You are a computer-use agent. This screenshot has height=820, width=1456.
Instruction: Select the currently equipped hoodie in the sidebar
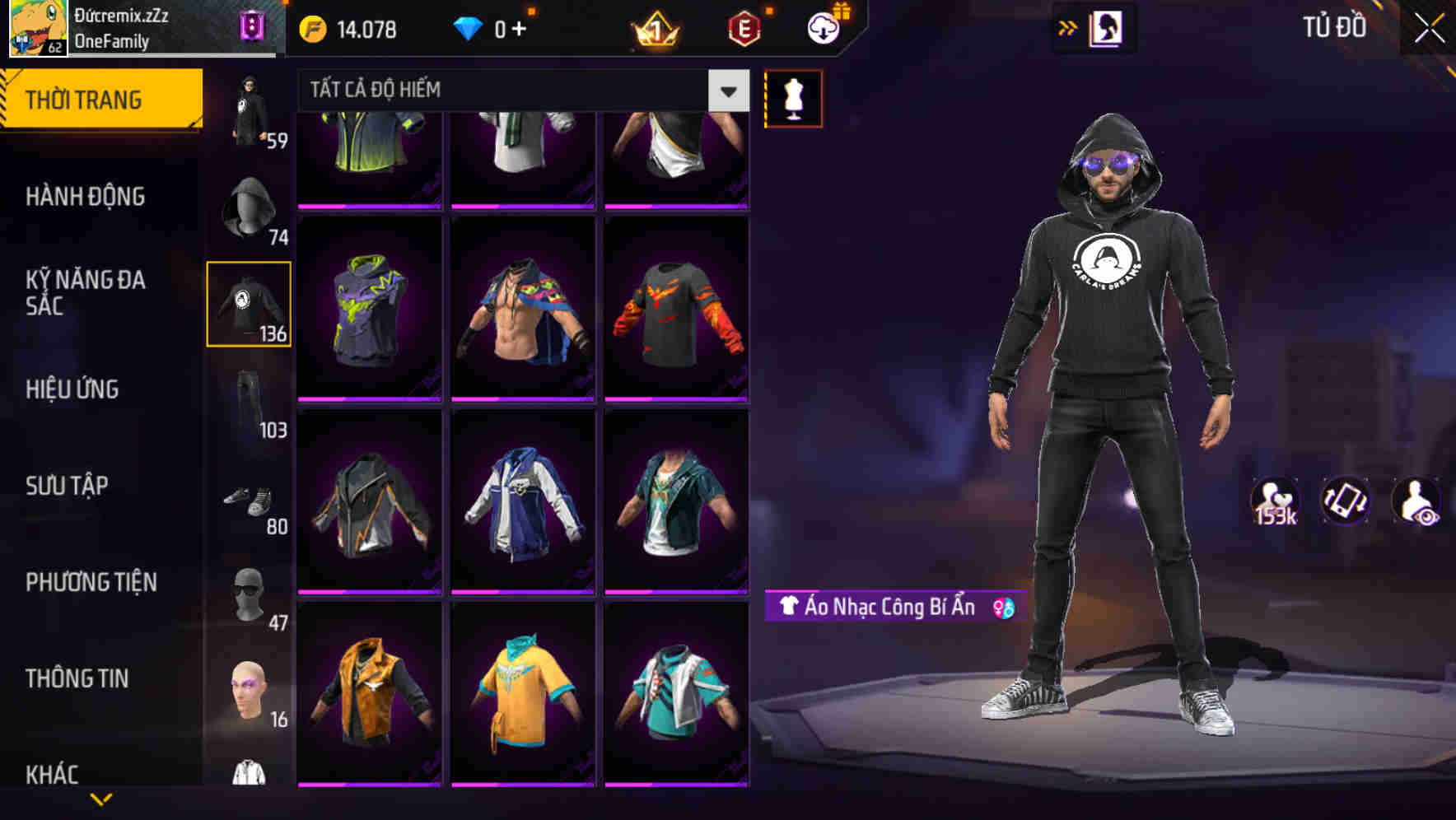click(249, 305)
